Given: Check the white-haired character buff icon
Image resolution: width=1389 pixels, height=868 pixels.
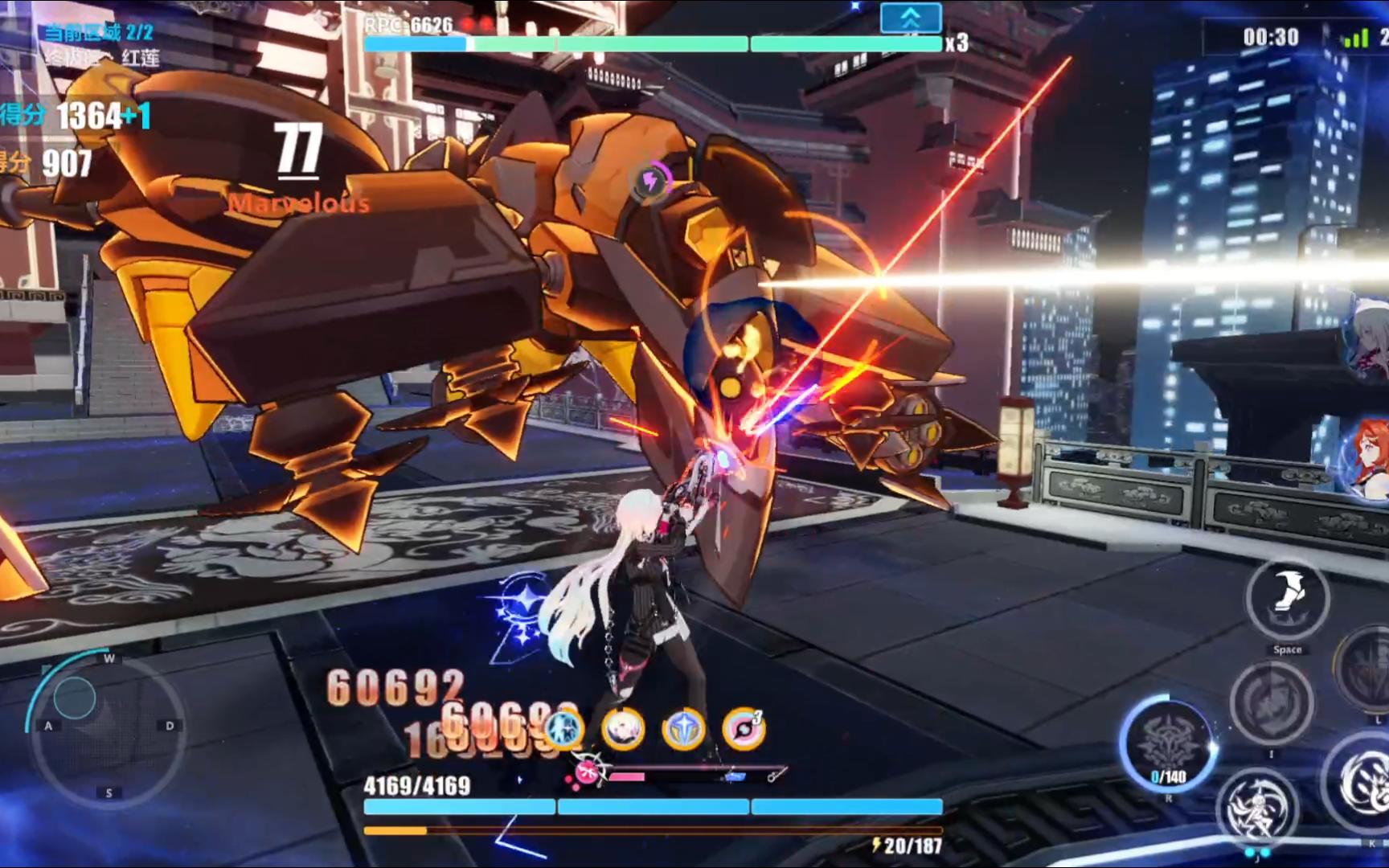Looking at the screenshot, I should coord(623,729).
